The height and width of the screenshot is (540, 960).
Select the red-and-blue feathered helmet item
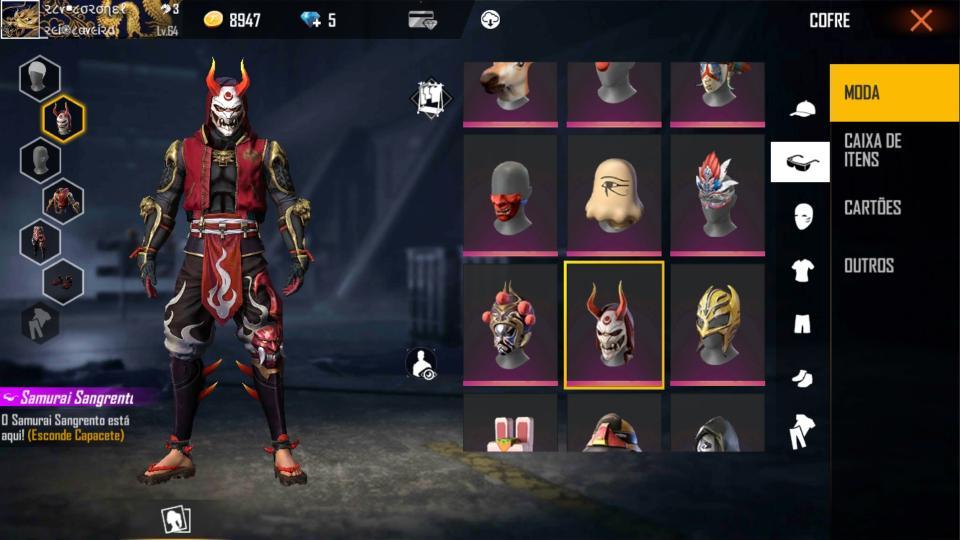click(717, 194)
